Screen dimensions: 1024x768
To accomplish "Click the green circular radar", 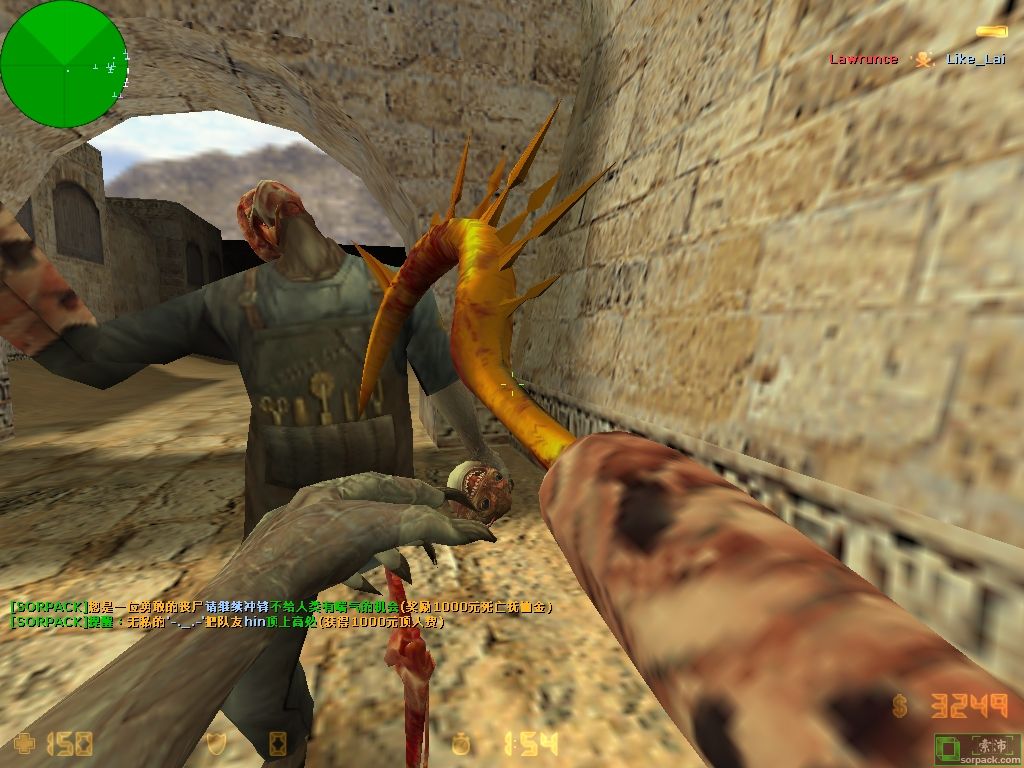I will (64, 64).
